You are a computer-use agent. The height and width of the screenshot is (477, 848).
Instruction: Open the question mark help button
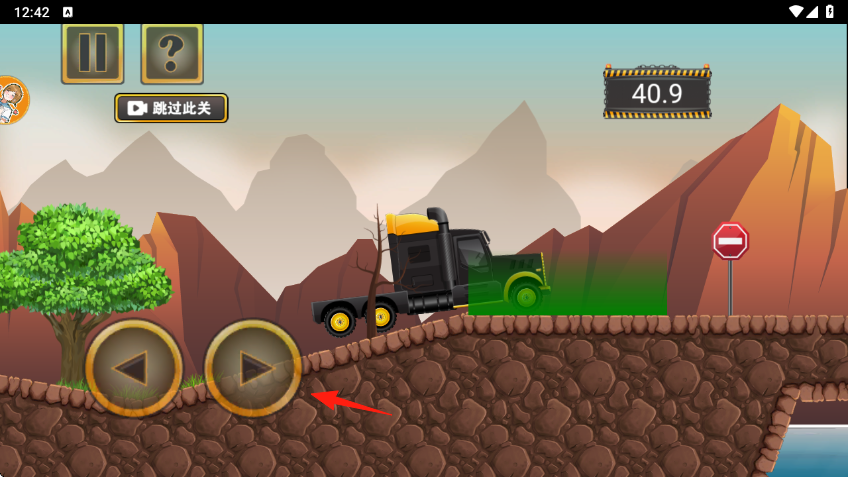pos(172,53)
